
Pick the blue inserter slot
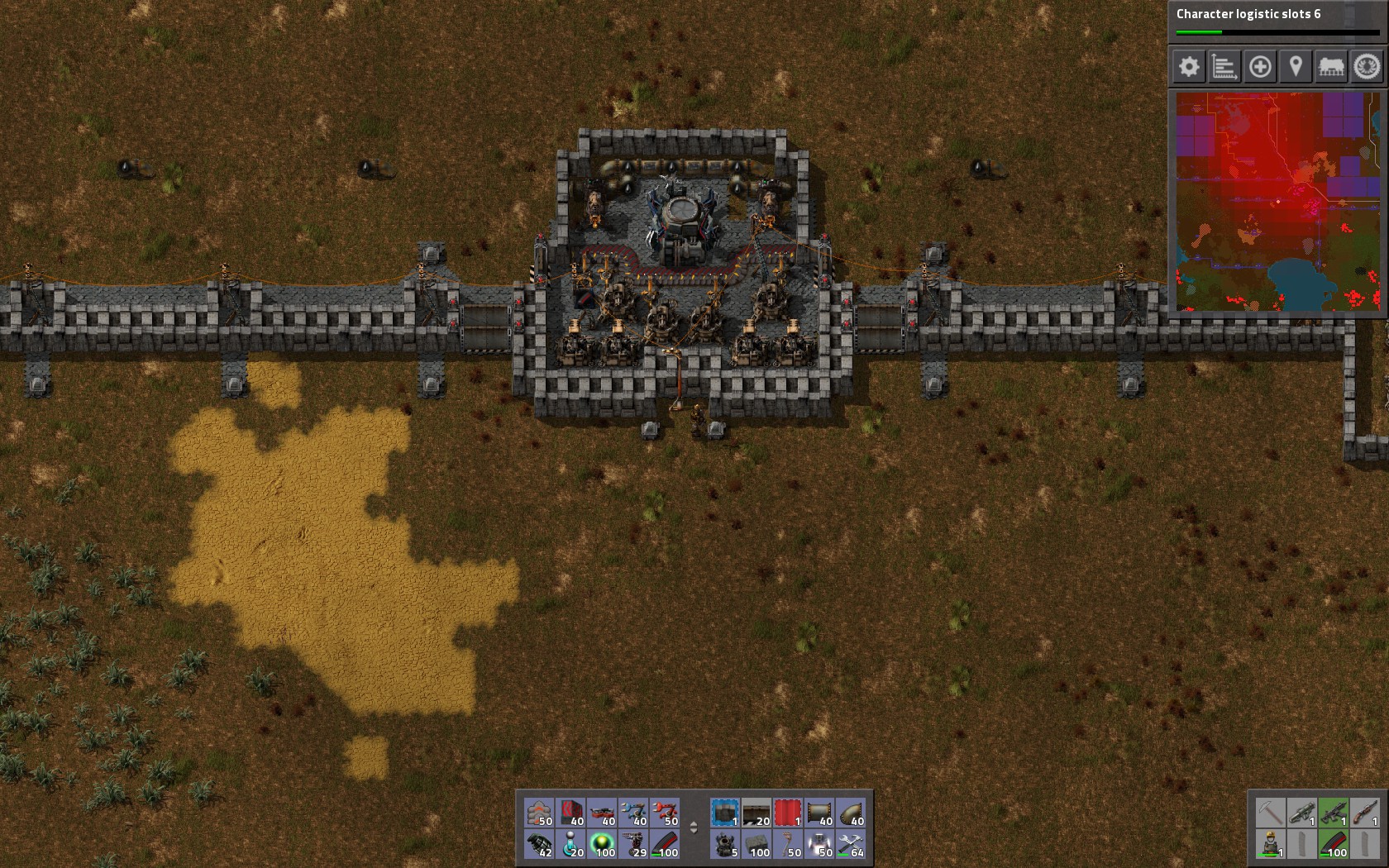coord(634,813)
